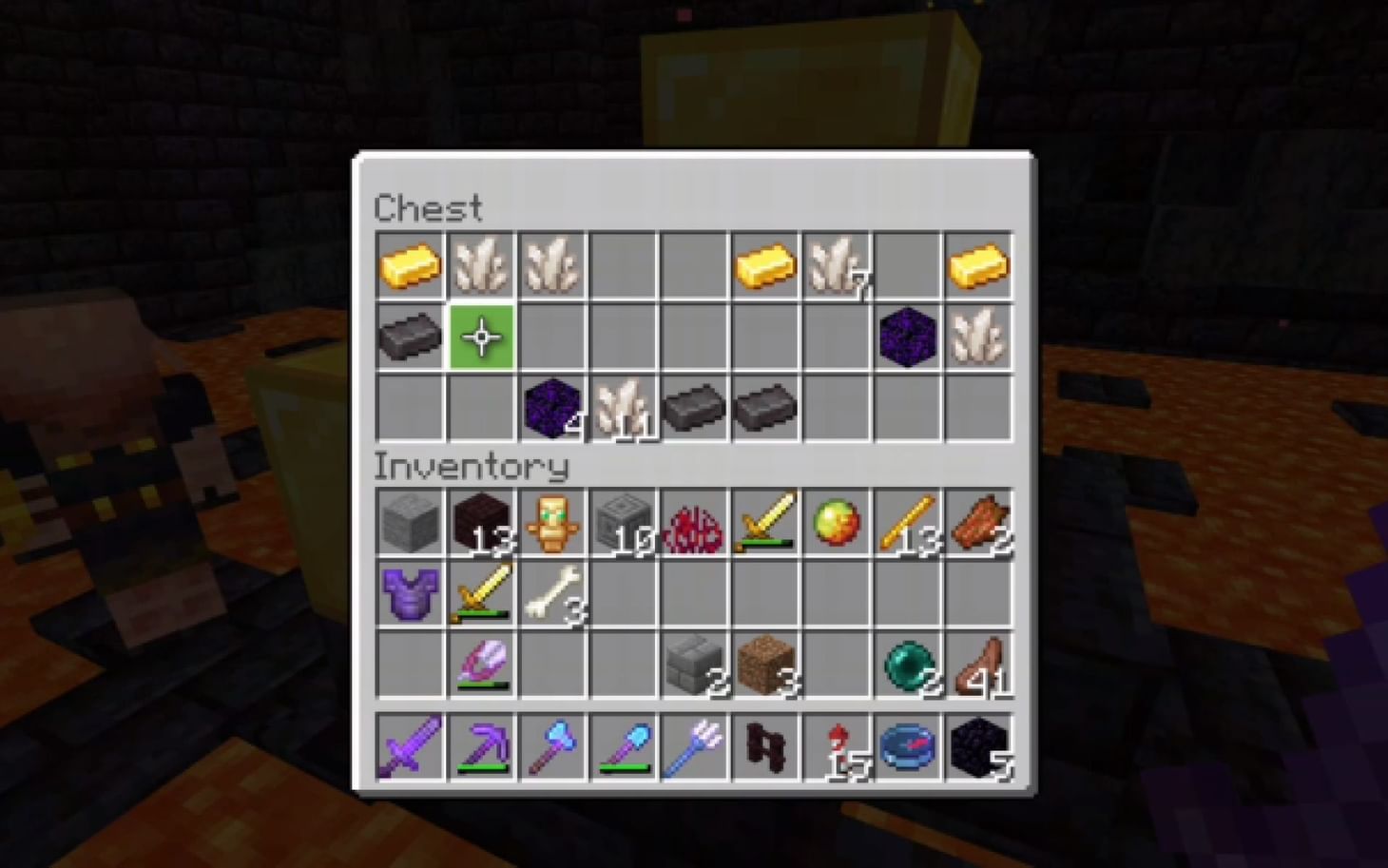
Task: Select the iron ingot in the chest's second row
Action: [411, 338]
